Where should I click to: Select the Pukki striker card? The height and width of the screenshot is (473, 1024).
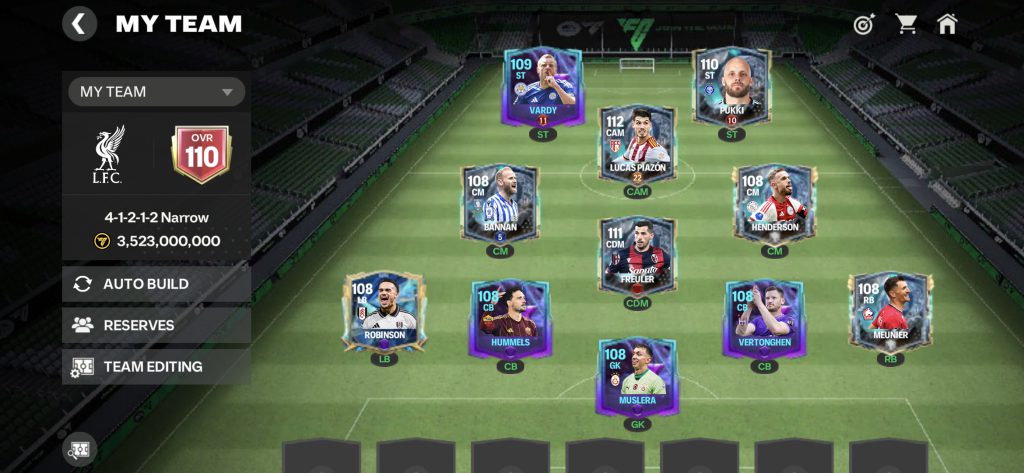coord(732,88)
